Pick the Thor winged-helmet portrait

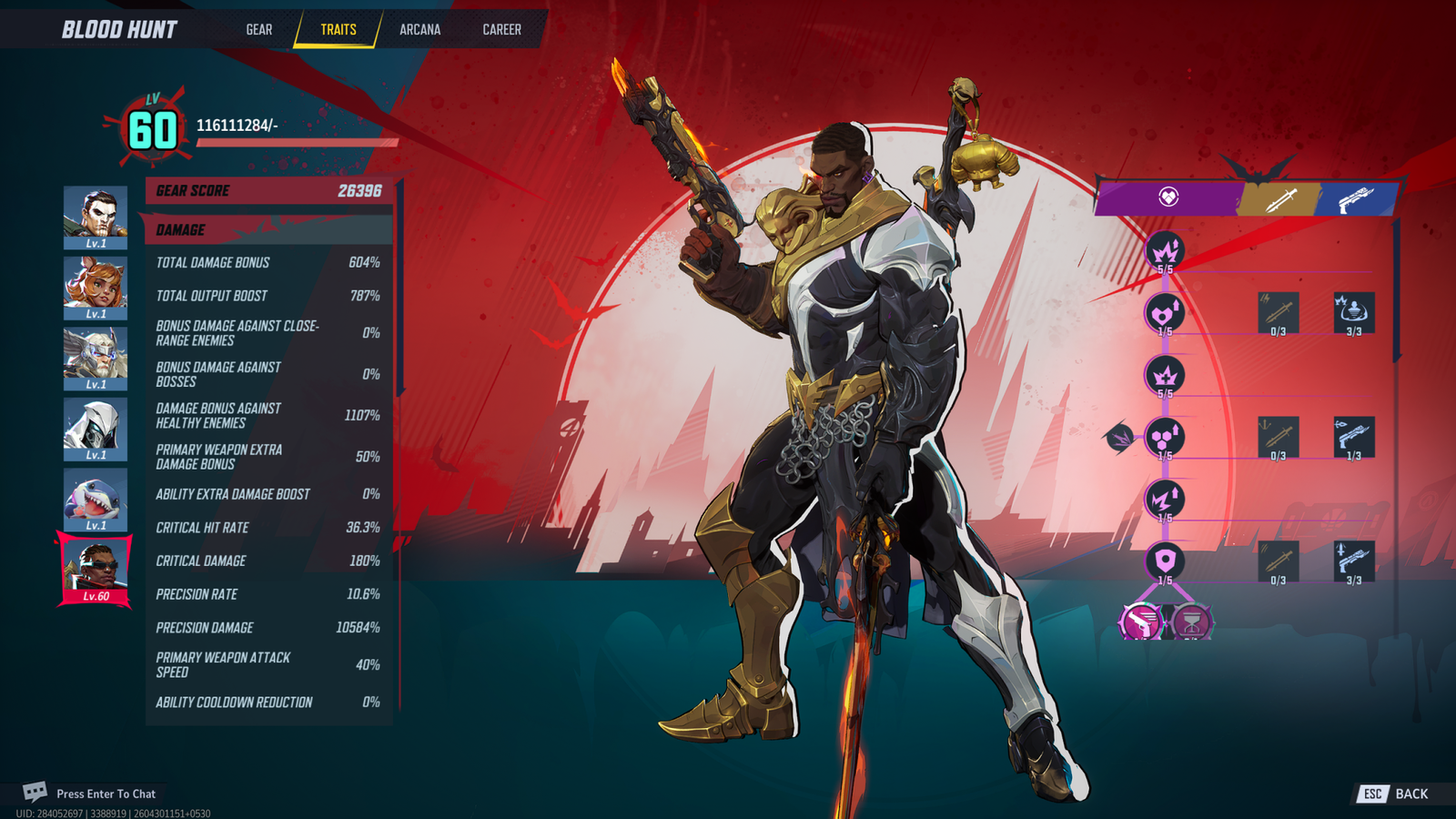pyautogui.click(x=96, y=358)
